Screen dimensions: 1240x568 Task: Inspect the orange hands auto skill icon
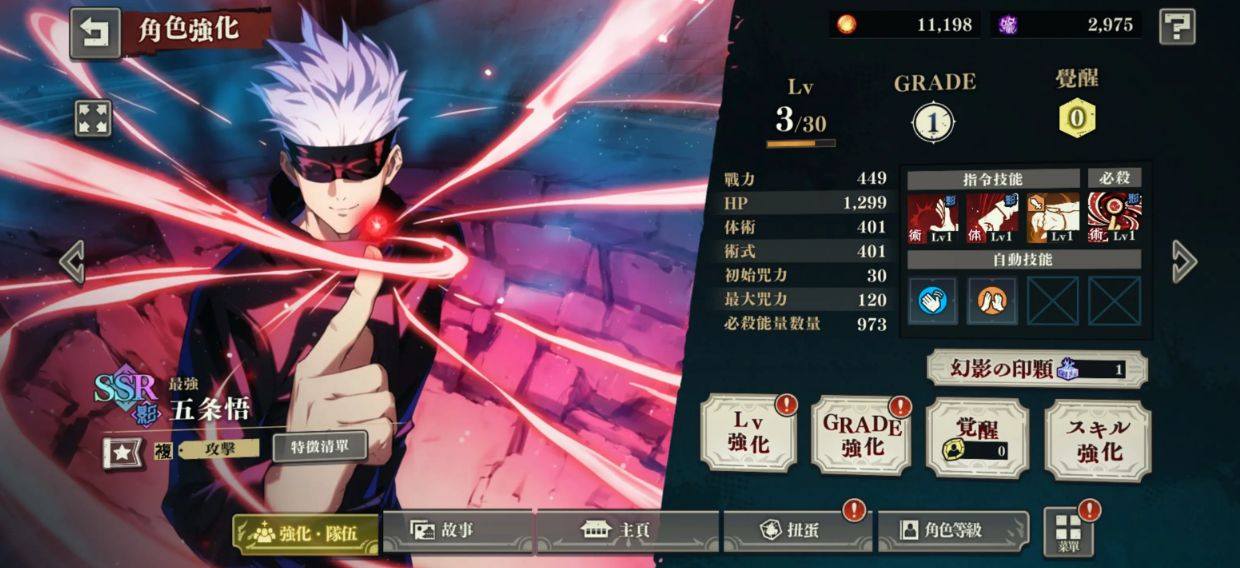(x=992, y=301)
